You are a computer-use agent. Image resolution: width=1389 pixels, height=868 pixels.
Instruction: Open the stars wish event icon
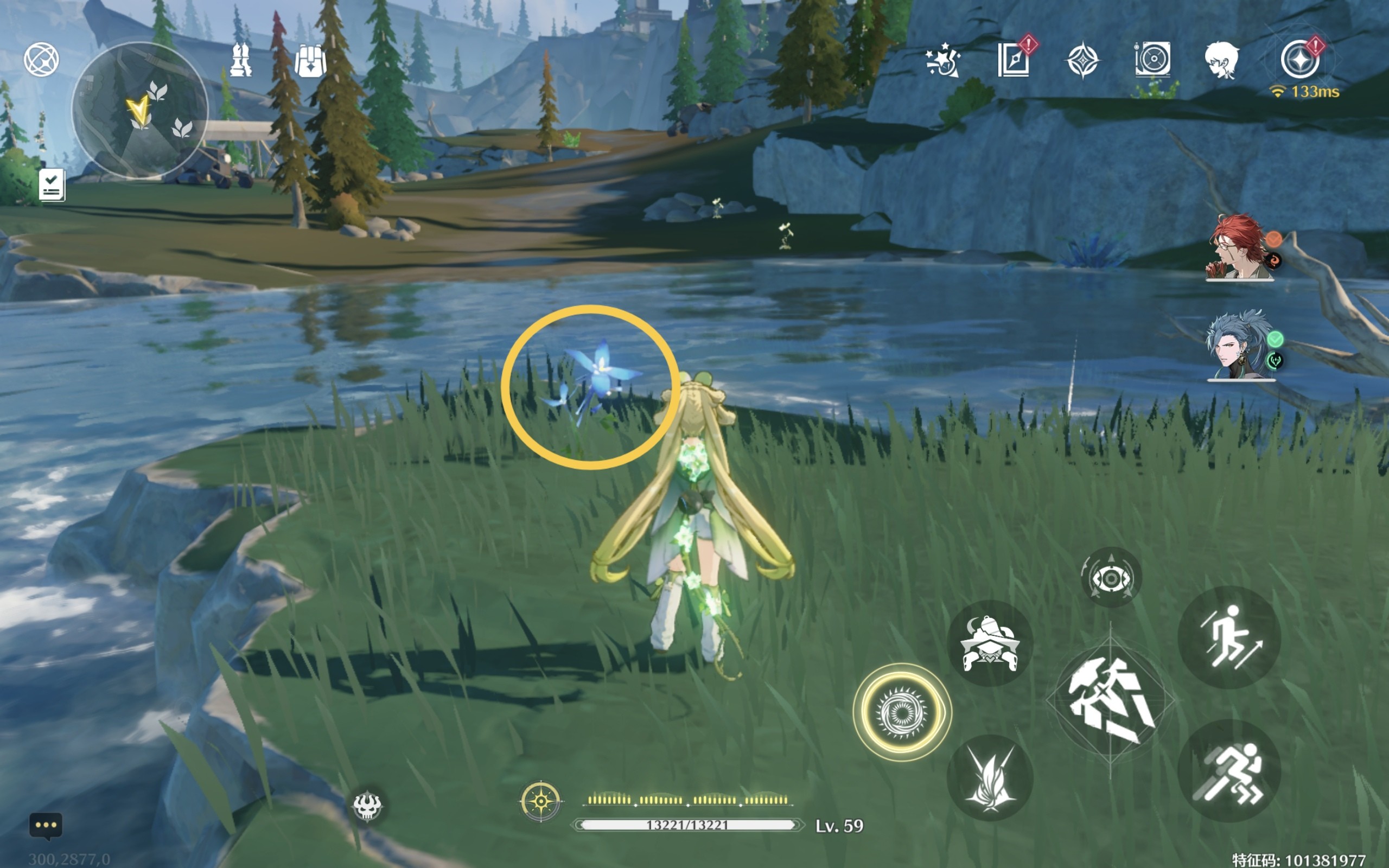pos(942,60)
